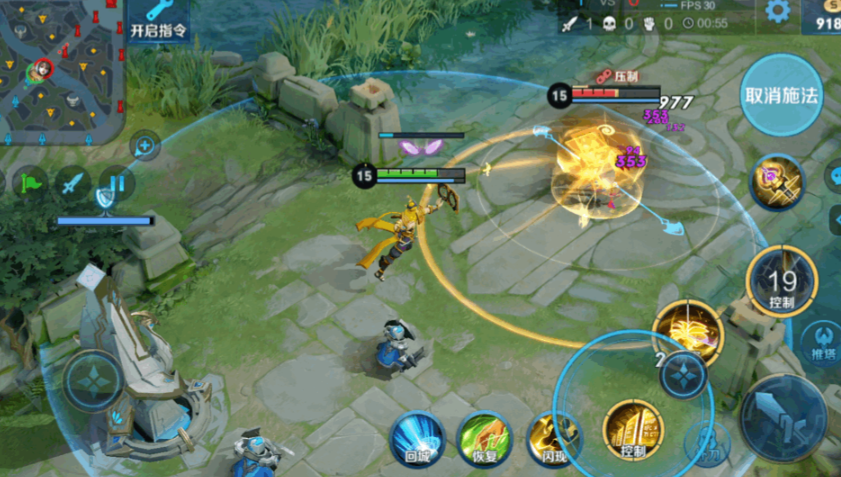Click the minimap plus expand button
The width and height of the screenshot is (841, 477).
pos(146,148)
